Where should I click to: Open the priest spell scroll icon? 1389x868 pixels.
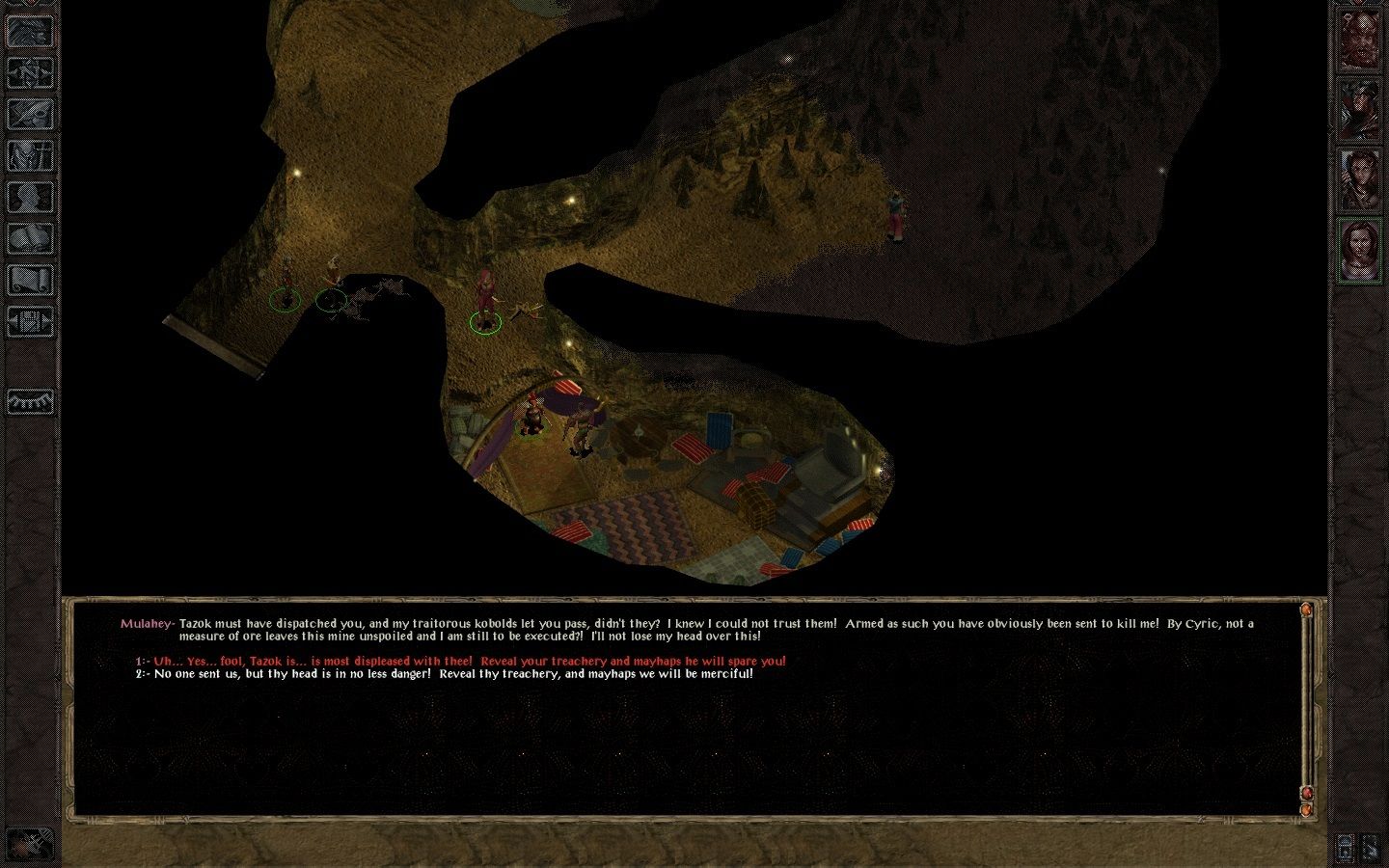(31, 281)
